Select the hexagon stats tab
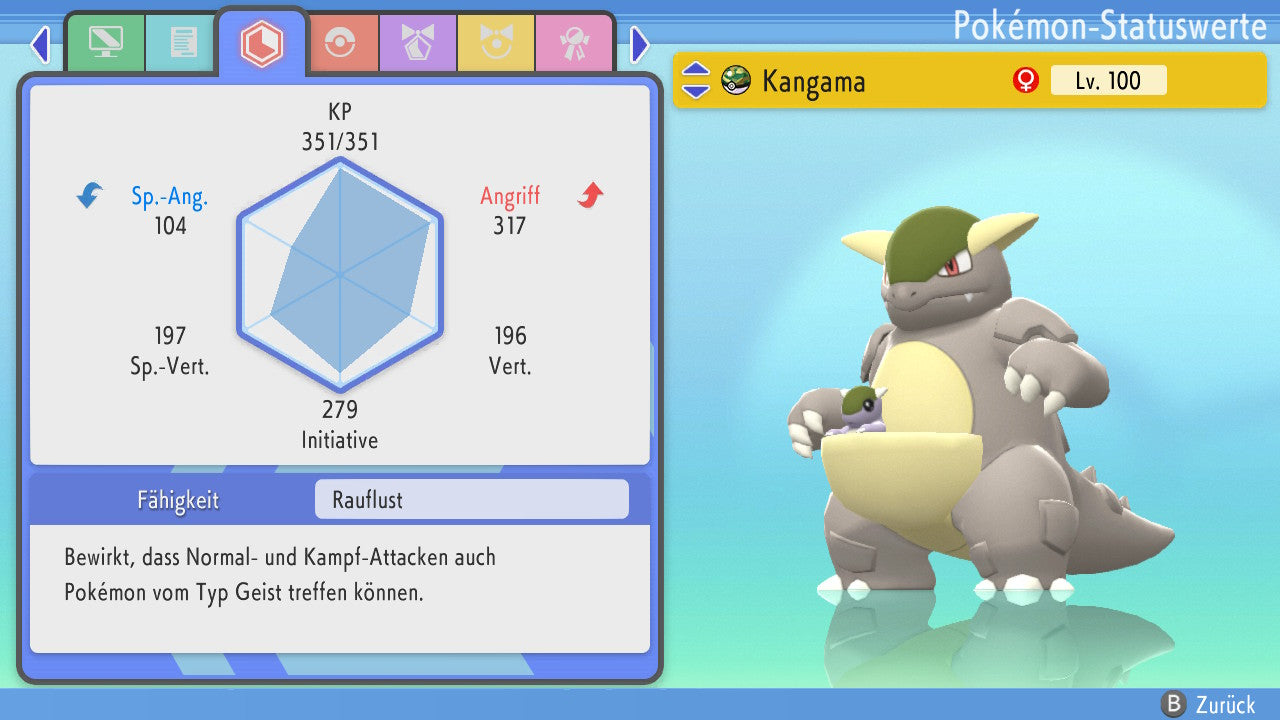Viewport: 1280px width, 720px height. point(262,43)
